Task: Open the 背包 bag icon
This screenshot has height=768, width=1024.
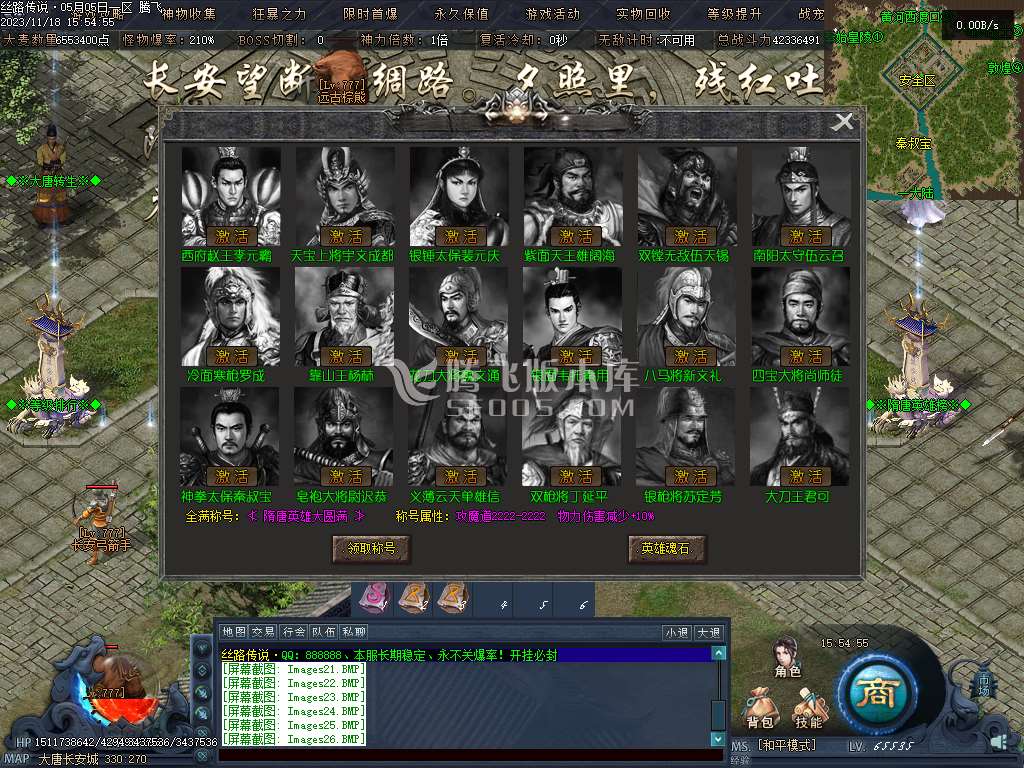Action: [x=760, y=708]
